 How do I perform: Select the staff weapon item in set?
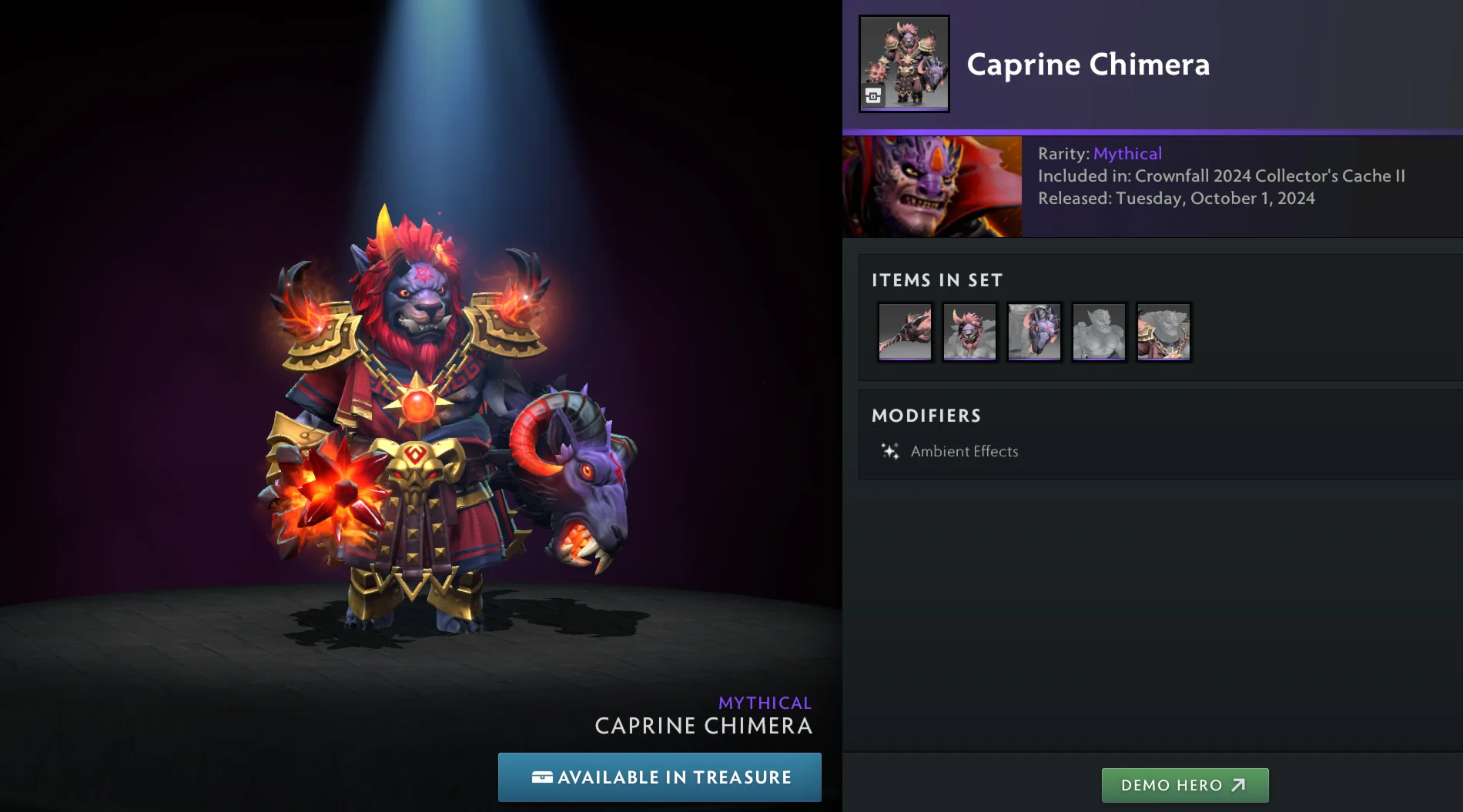tap(905, 332)
